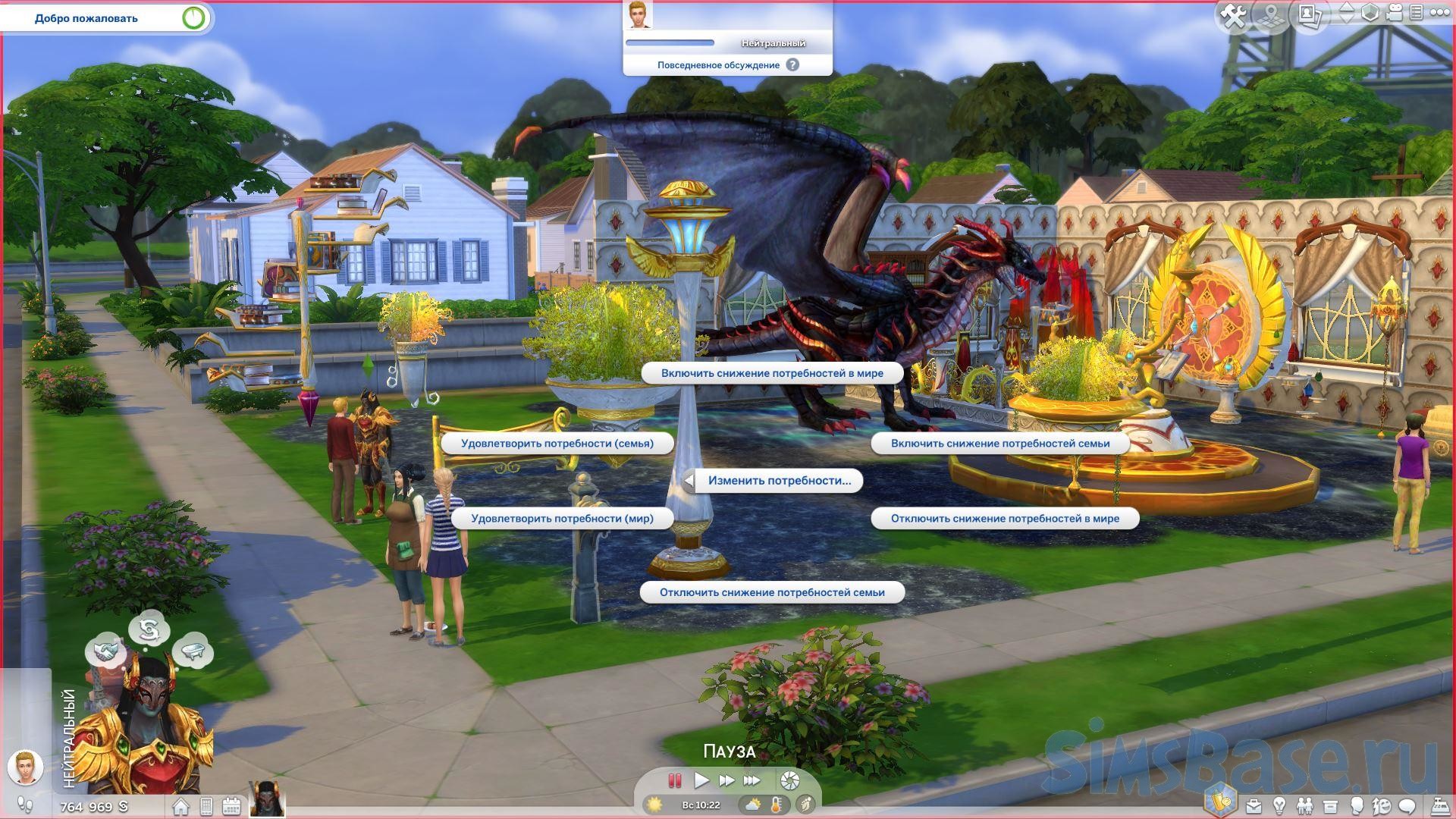Click the handshake whim thought bubble
Screen dimensions: 1456x819
pyautogui.click(x=106, y=650)
